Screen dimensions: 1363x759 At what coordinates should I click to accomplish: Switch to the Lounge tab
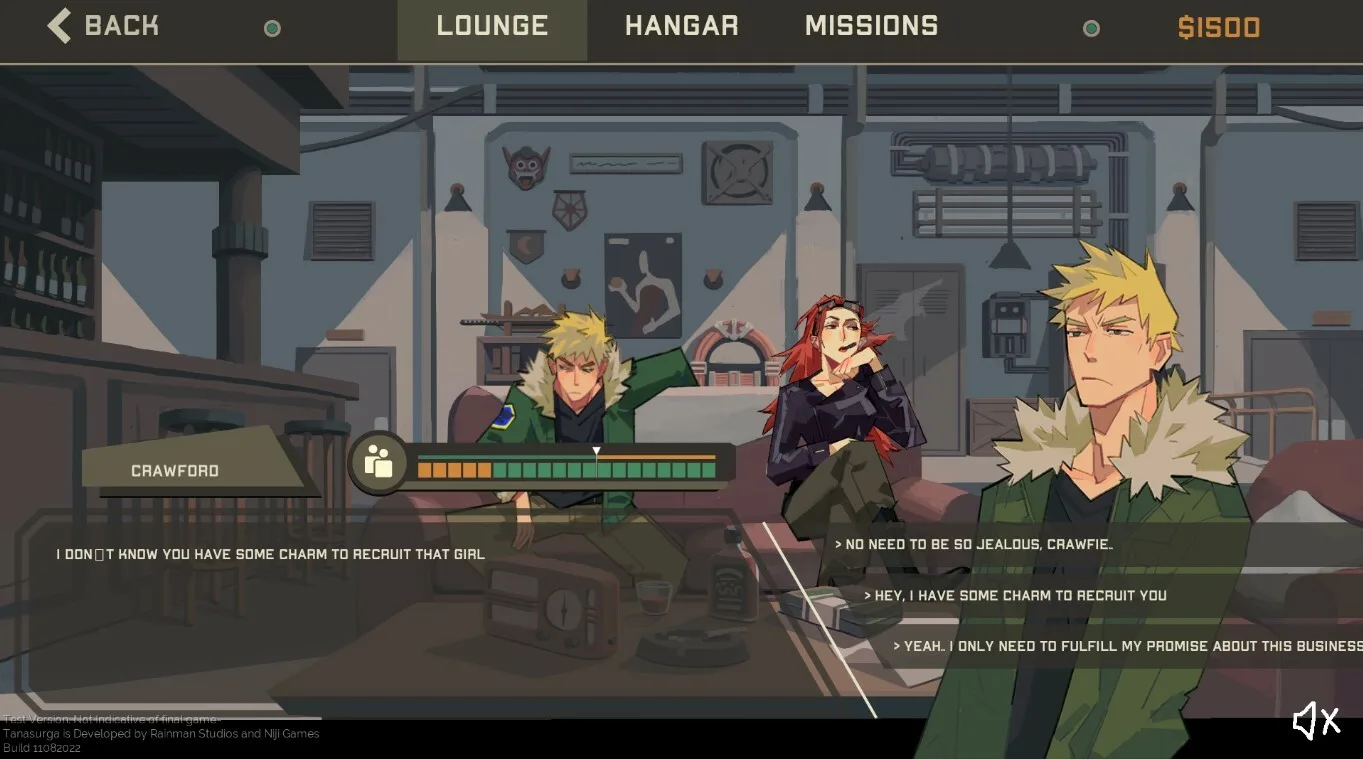(x=492, y=27)
